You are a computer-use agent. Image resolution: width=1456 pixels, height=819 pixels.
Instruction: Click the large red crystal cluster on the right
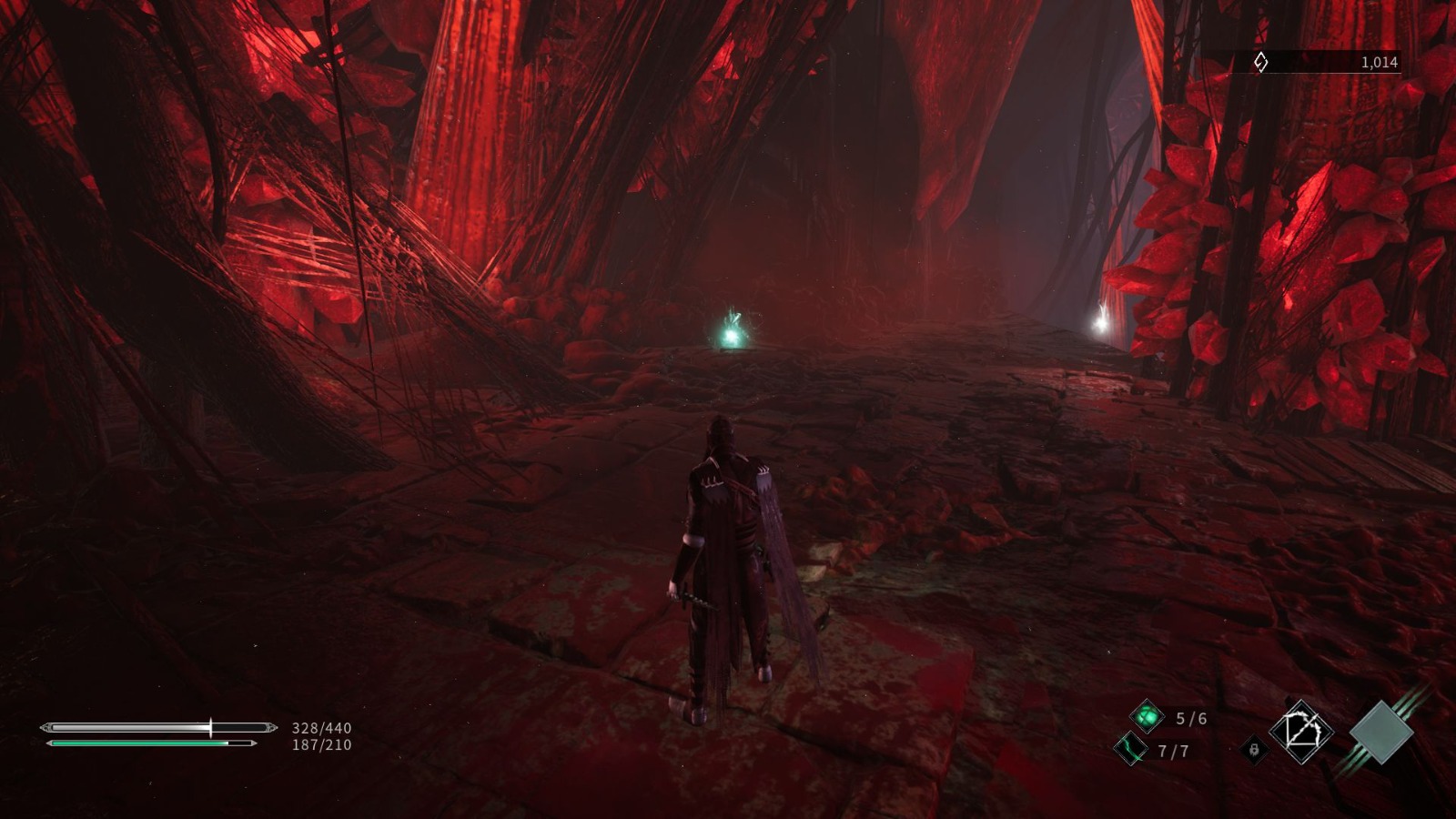point(1319,255)
